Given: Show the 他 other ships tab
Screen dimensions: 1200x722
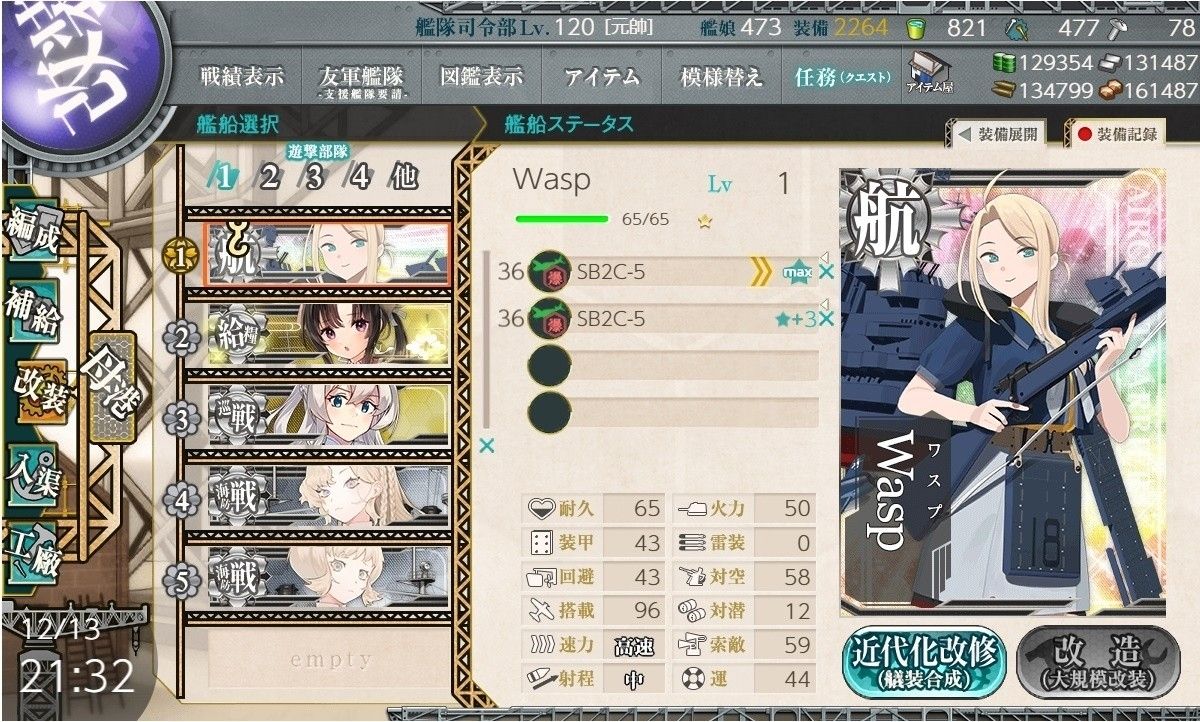Looking at the screenshot, I should [403, 177].
